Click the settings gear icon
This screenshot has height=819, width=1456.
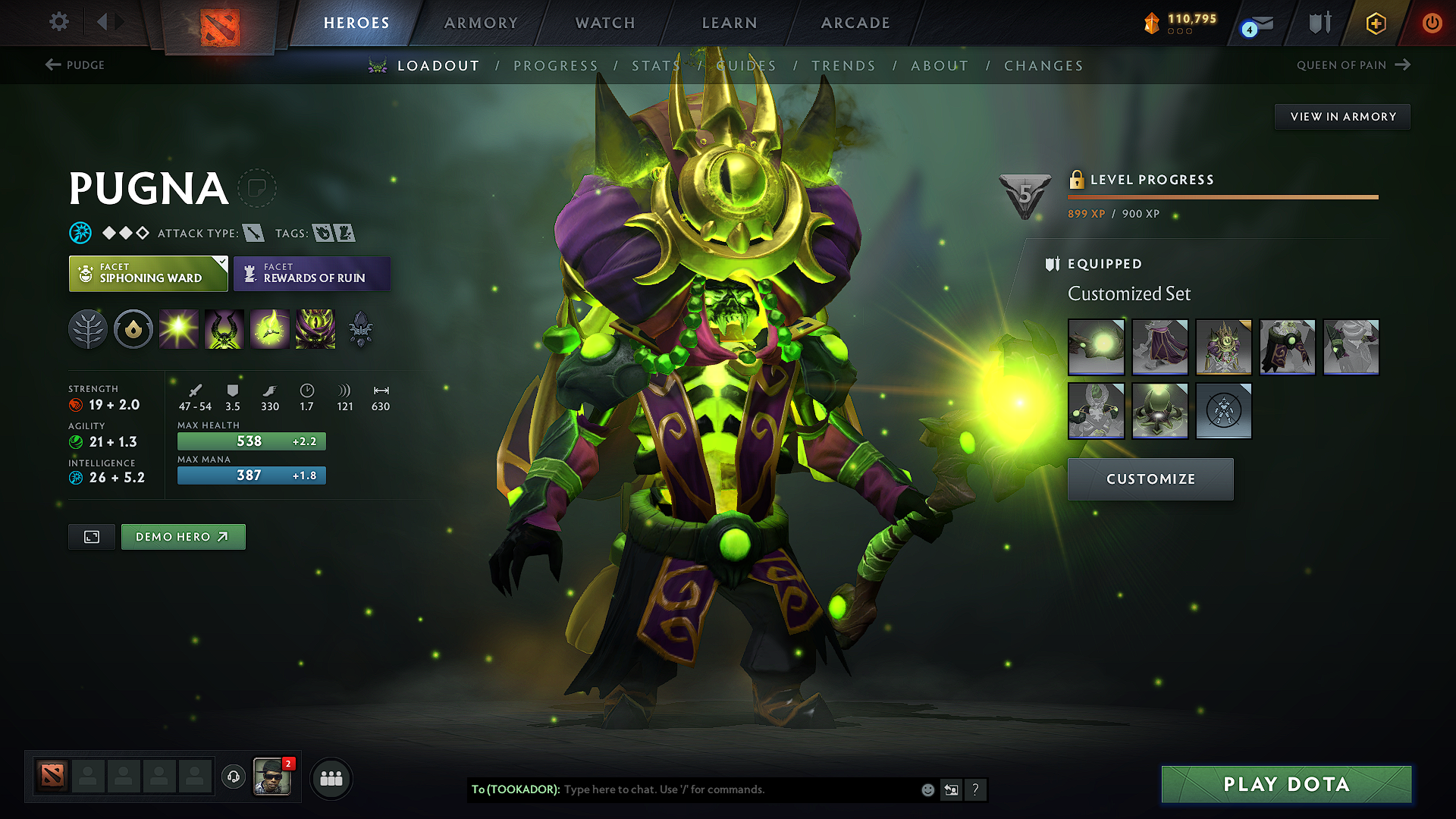58,22
